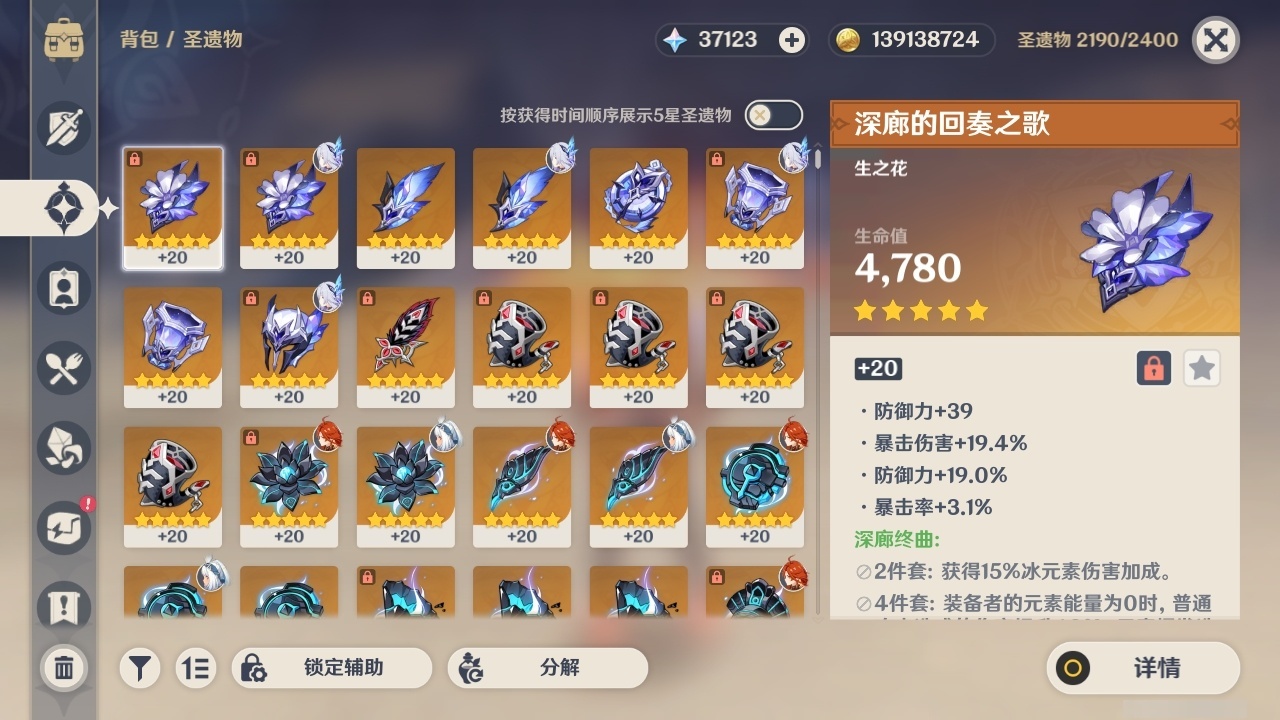Open the crafting materials category icon
Viewport: 1280px width, 720px height.
pos(62,448)
